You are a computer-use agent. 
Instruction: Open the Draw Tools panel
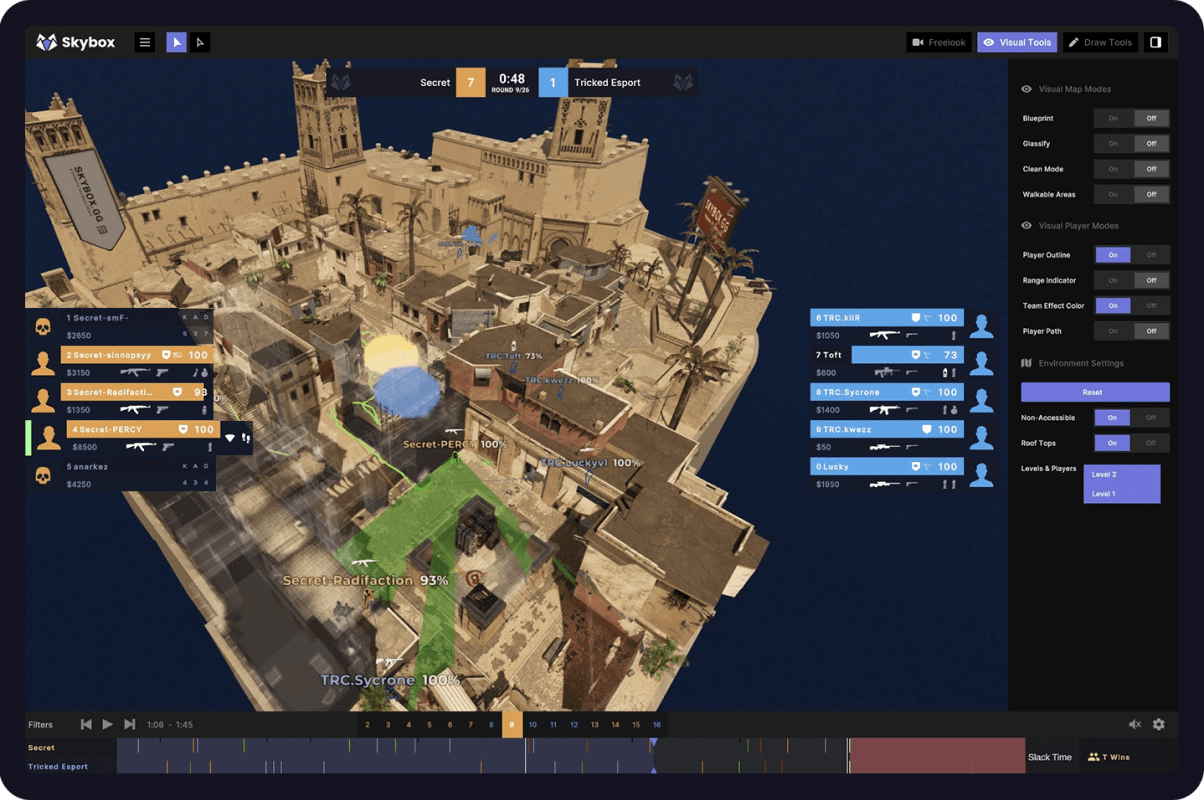[x=1100, y=42]
